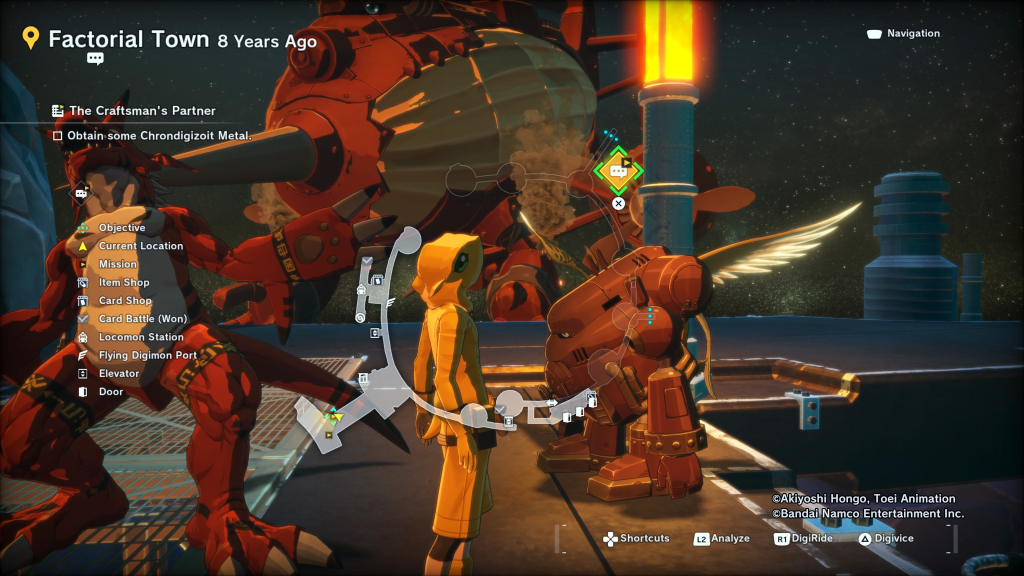Select the Card Battle (Won) legend entry
Image resolution: width=1024 pixels, height=576 pixels.
click(x=142, y=319)
